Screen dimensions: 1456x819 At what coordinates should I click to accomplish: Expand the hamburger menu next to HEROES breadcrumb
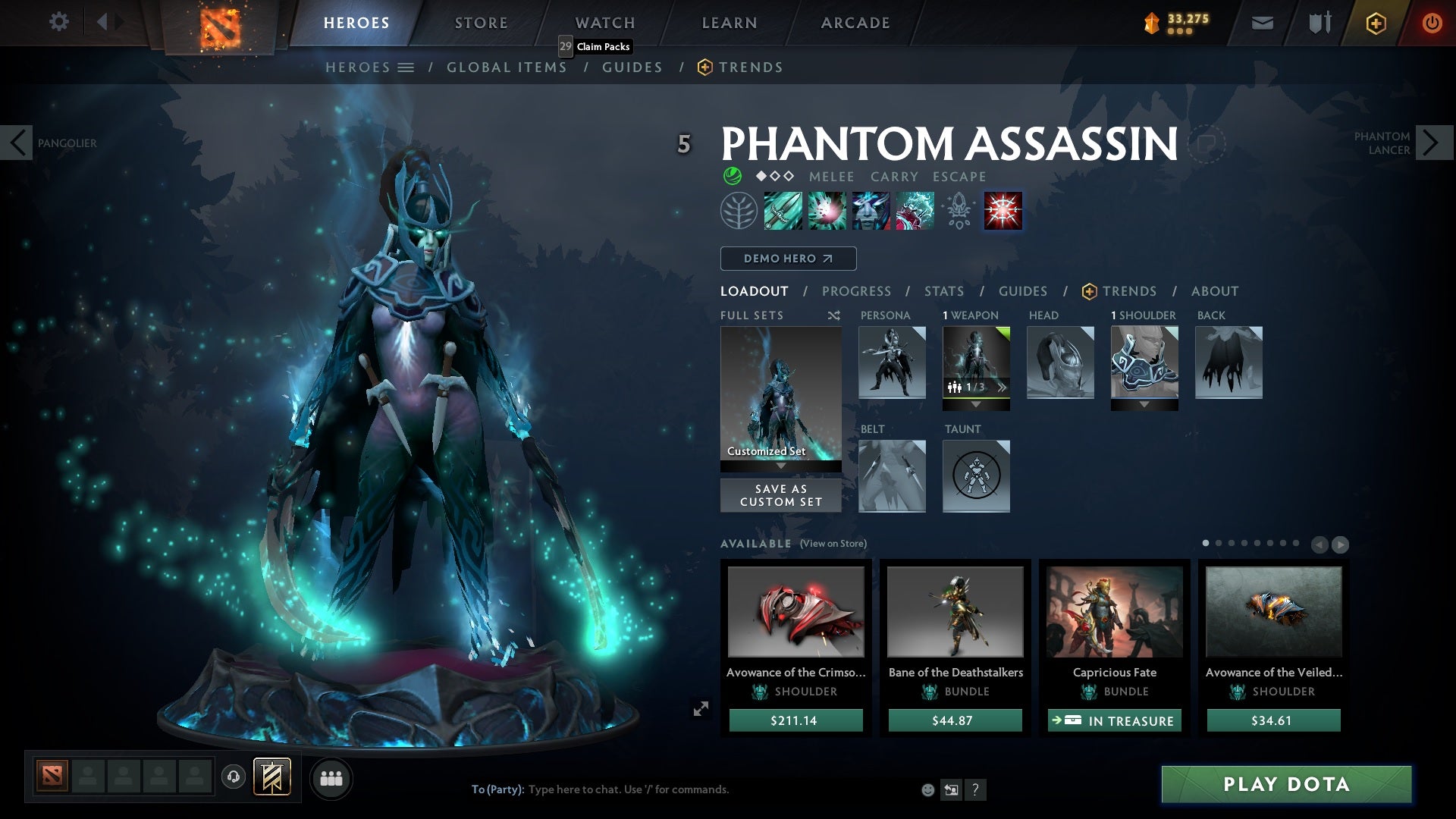pyautogui.click(x=406, y=67)
